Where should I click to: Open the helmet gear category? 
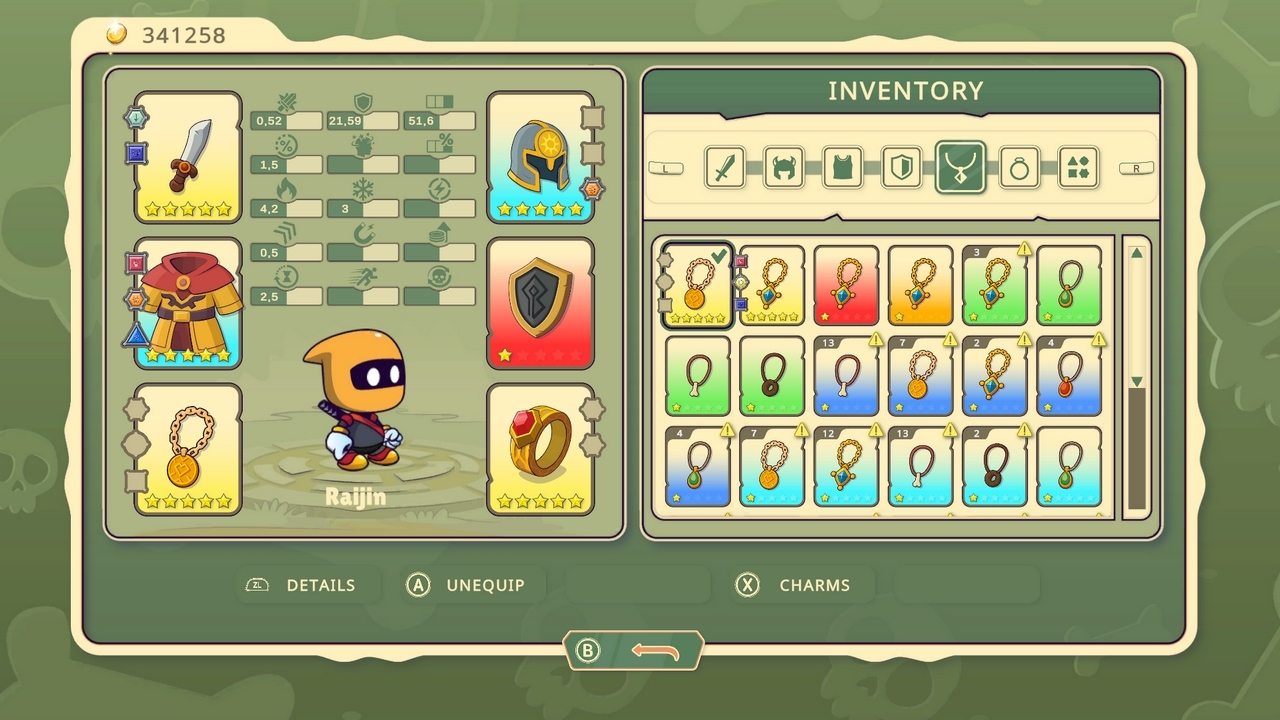pyautogui.click(x=784, y=168)
